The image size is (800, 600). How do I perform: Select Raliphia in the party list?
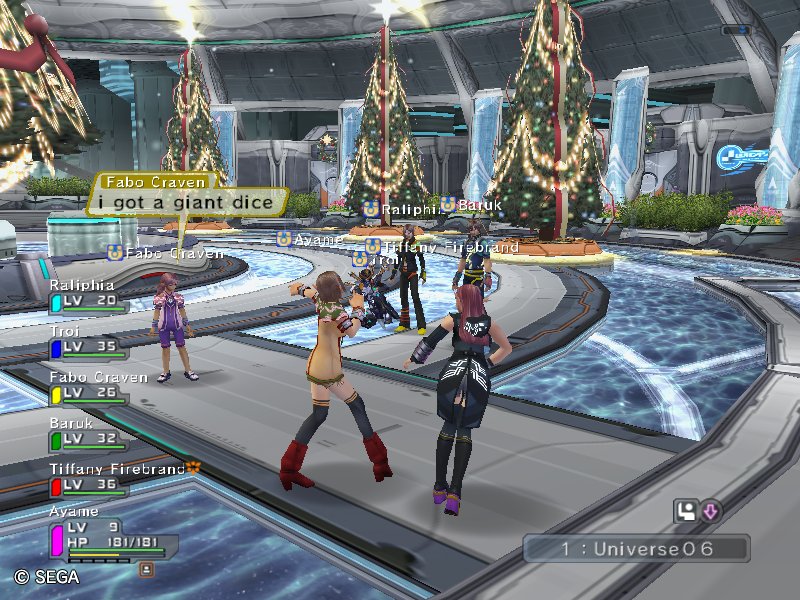(88, 294)
